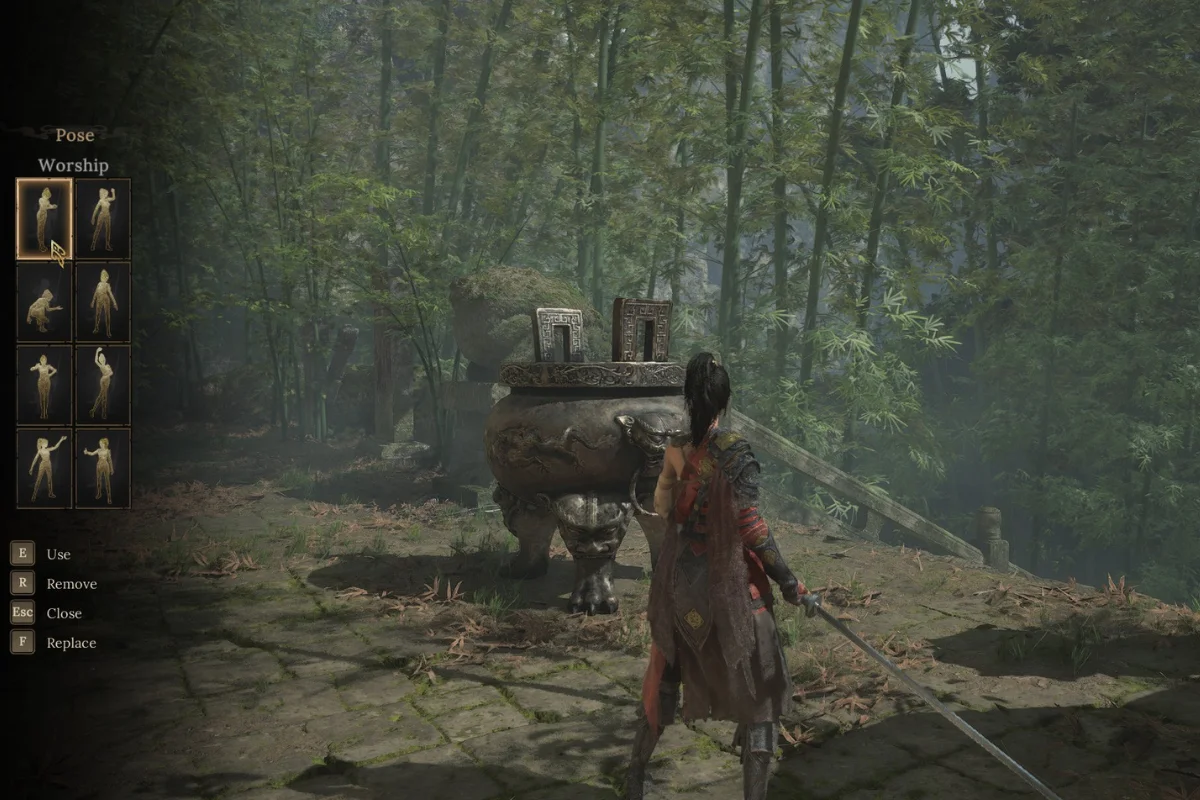Select the dancing pose with arm overhead

pos(103,385)
